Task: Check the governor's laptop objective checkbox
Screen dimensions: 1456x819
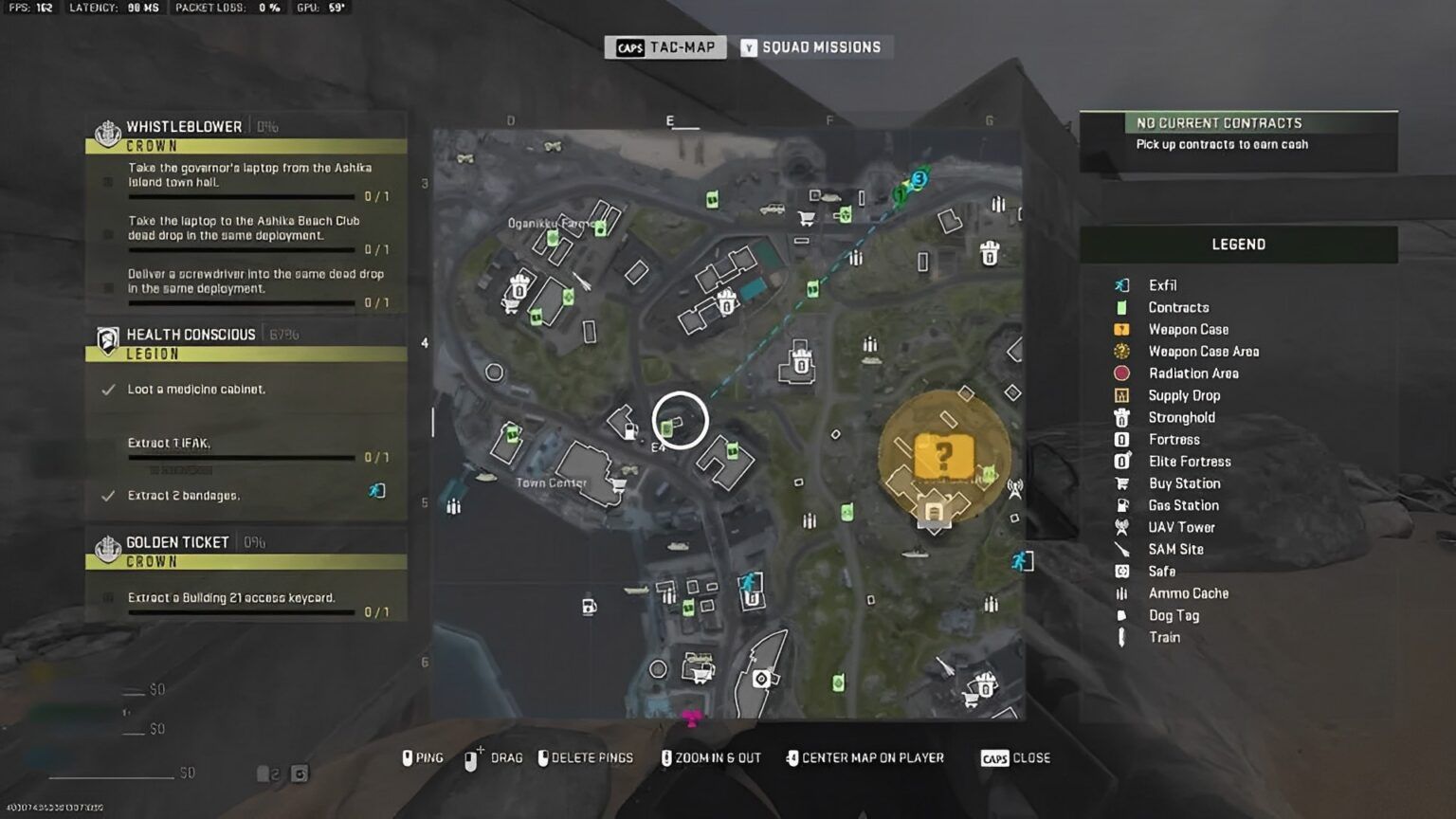Action: tap(107, 182)
